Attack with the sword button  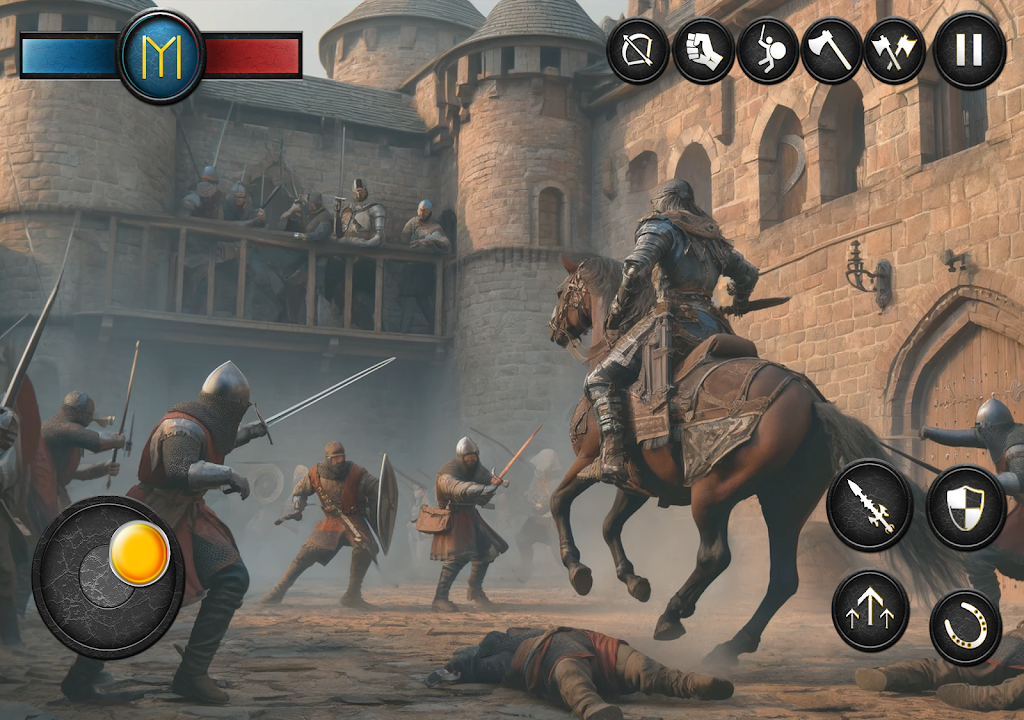click(869, 505)
